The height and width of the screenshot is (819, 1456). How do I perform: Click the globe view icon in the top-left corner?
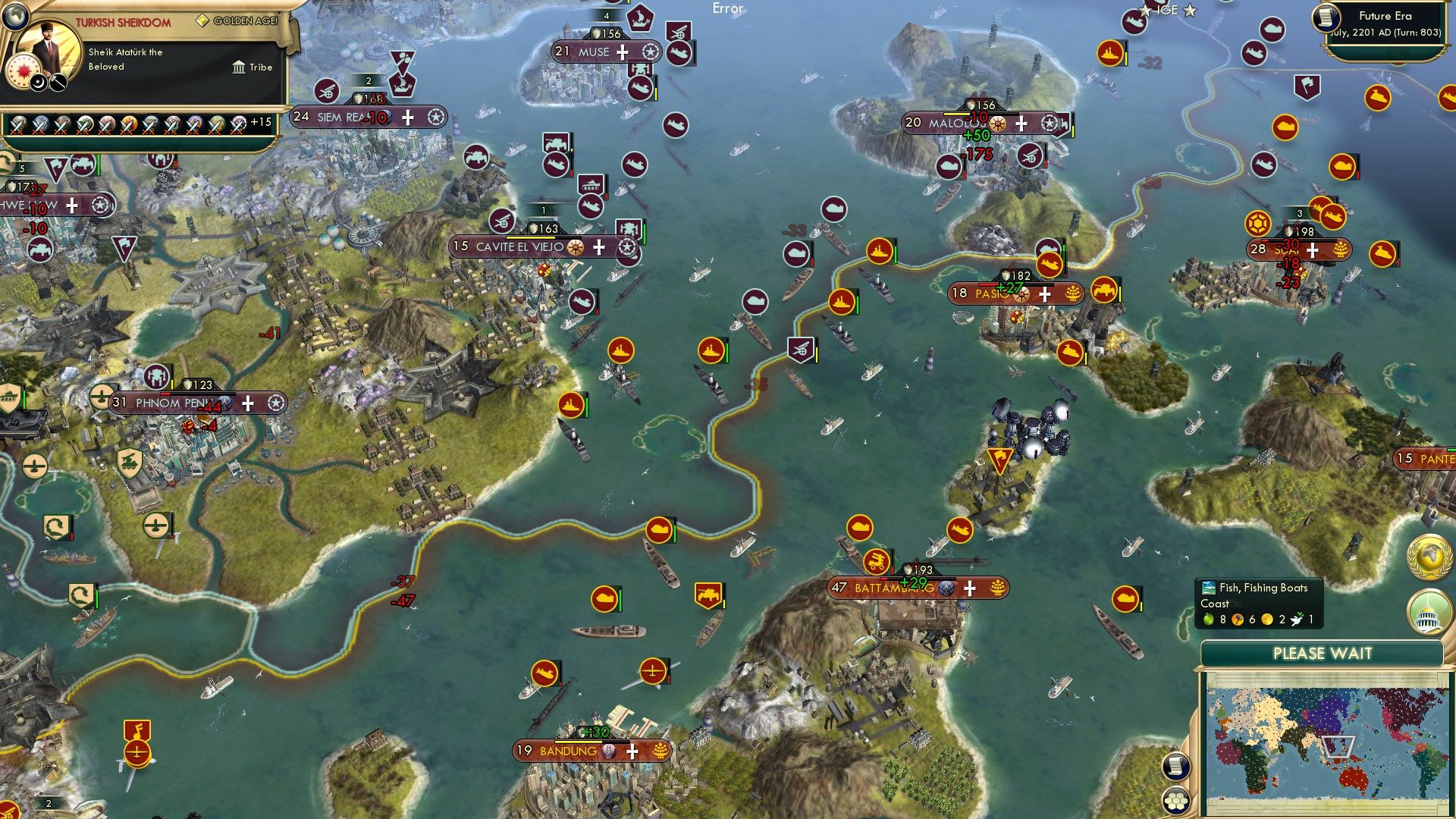pos(15,17)
